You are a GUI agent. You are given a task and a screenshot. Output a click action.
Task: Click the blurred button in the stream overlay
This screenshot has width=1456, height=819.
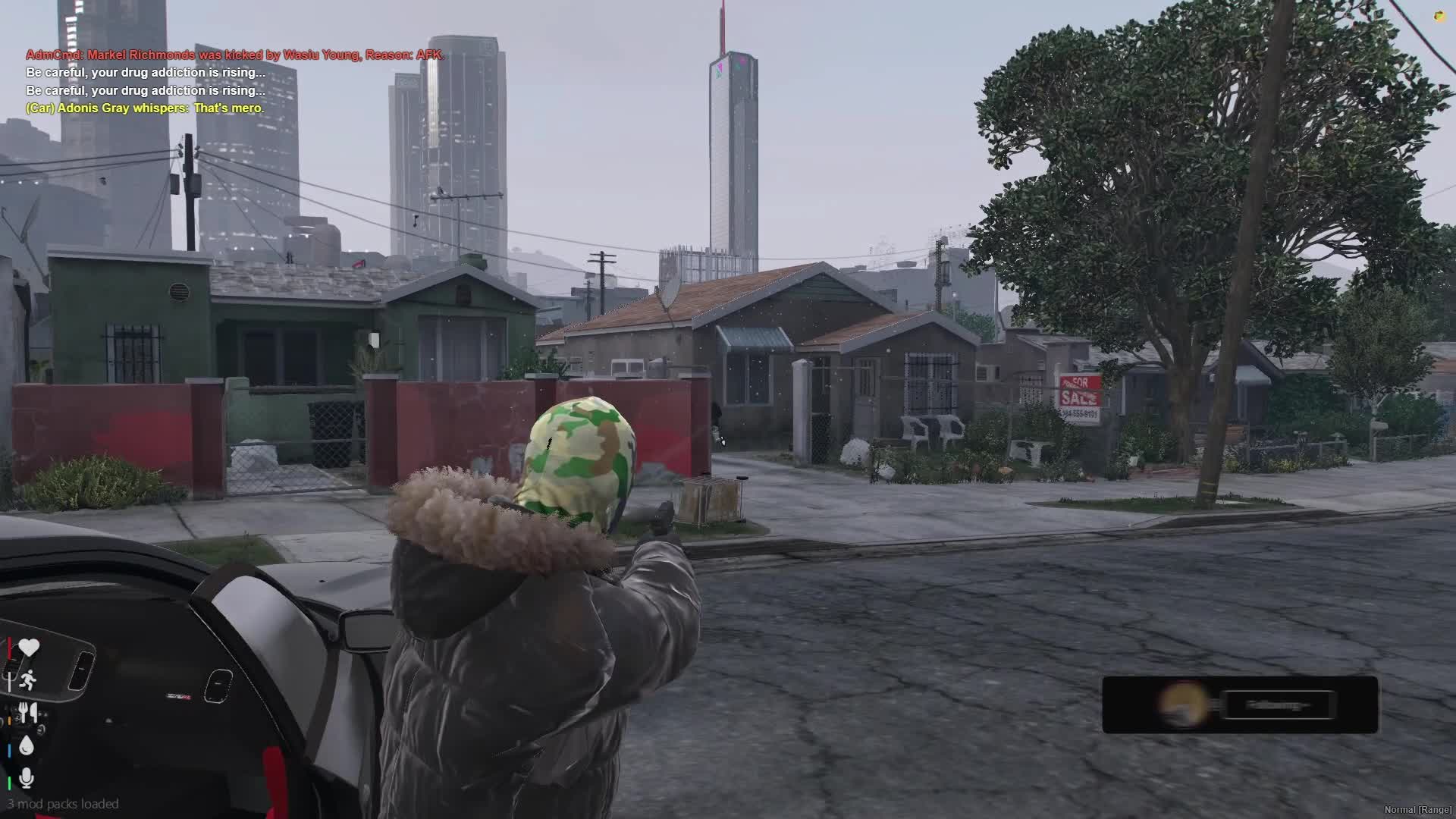coord(1278,705)
